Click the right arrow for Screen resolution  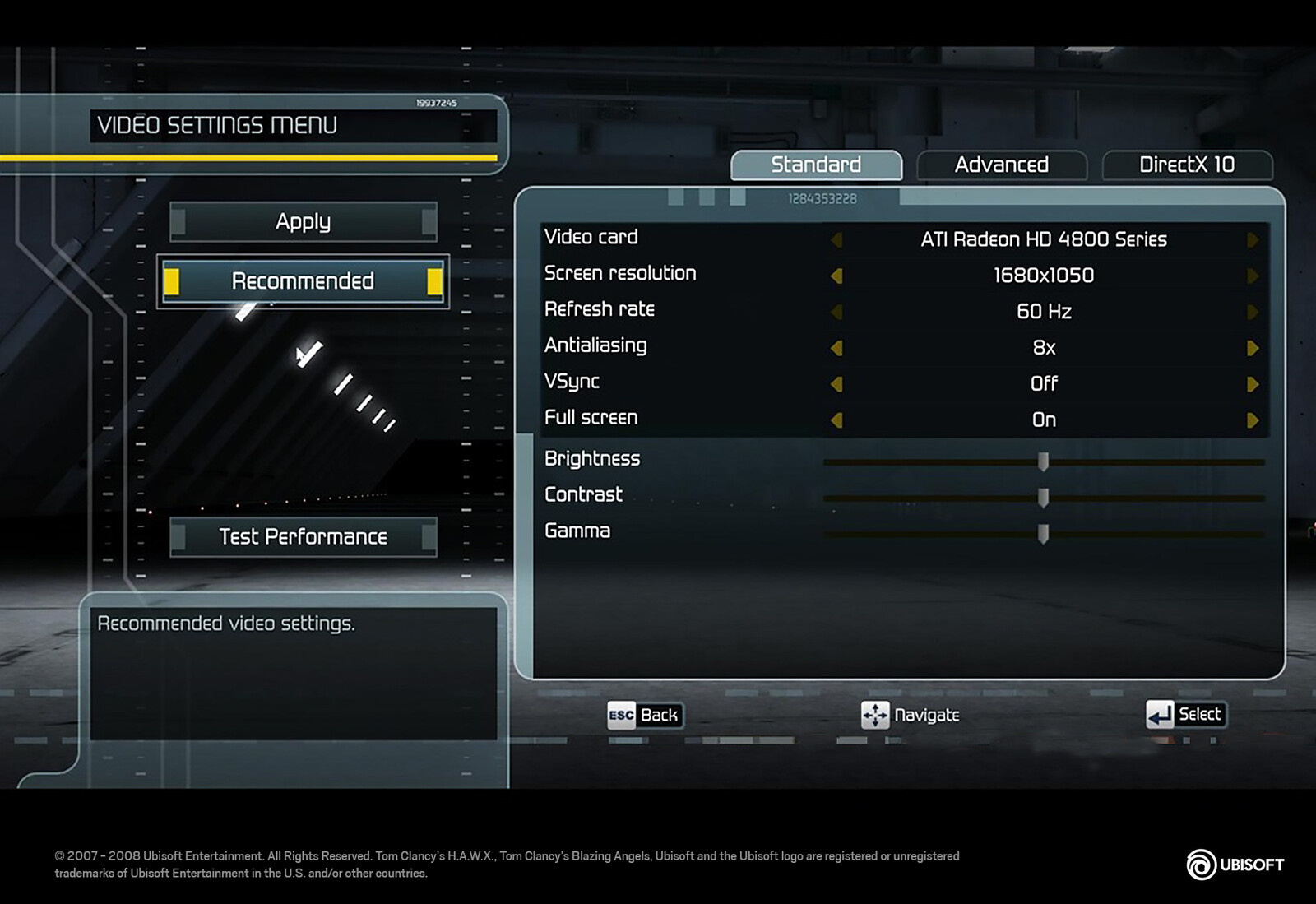click(x=1253, y=276)
